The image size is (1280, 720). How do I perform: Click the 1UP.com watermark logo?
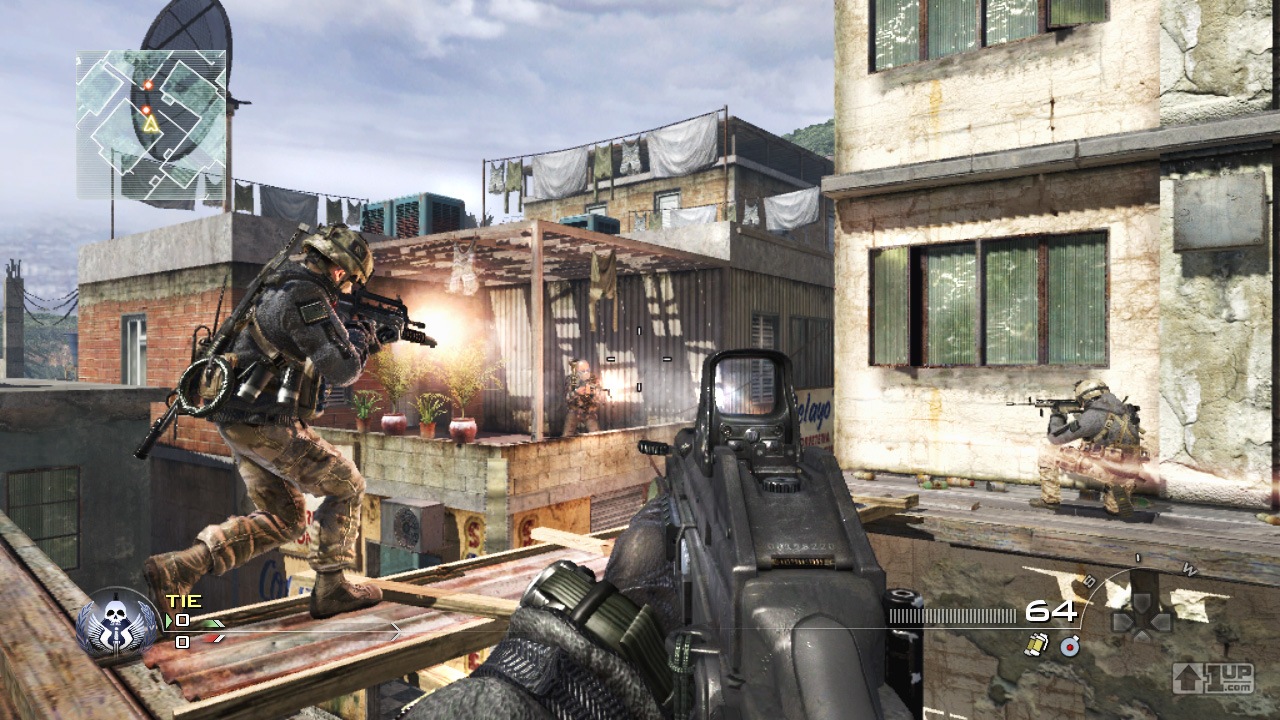point(1213,678)
